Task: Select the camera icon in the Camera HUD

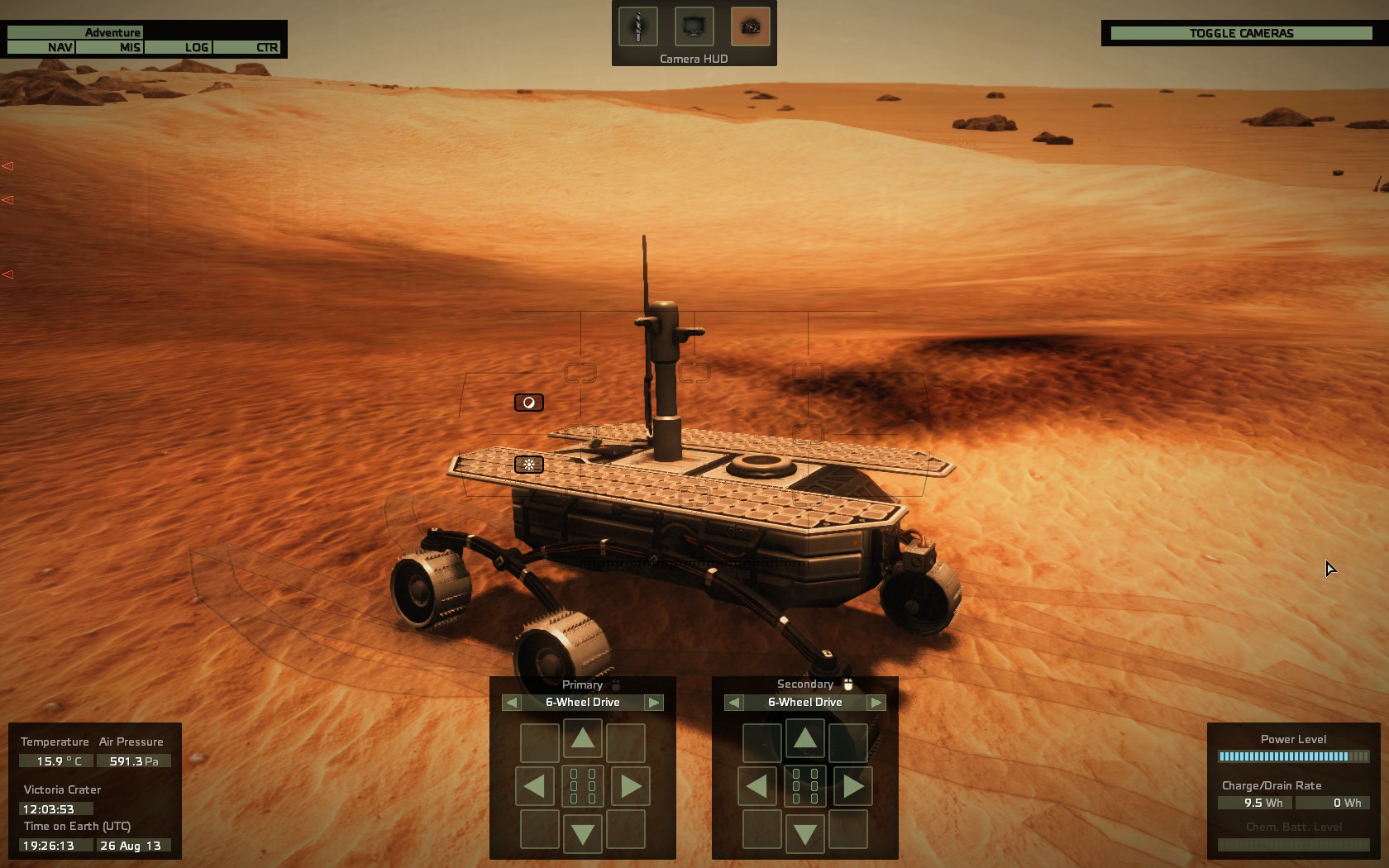Action: (747, 26)
